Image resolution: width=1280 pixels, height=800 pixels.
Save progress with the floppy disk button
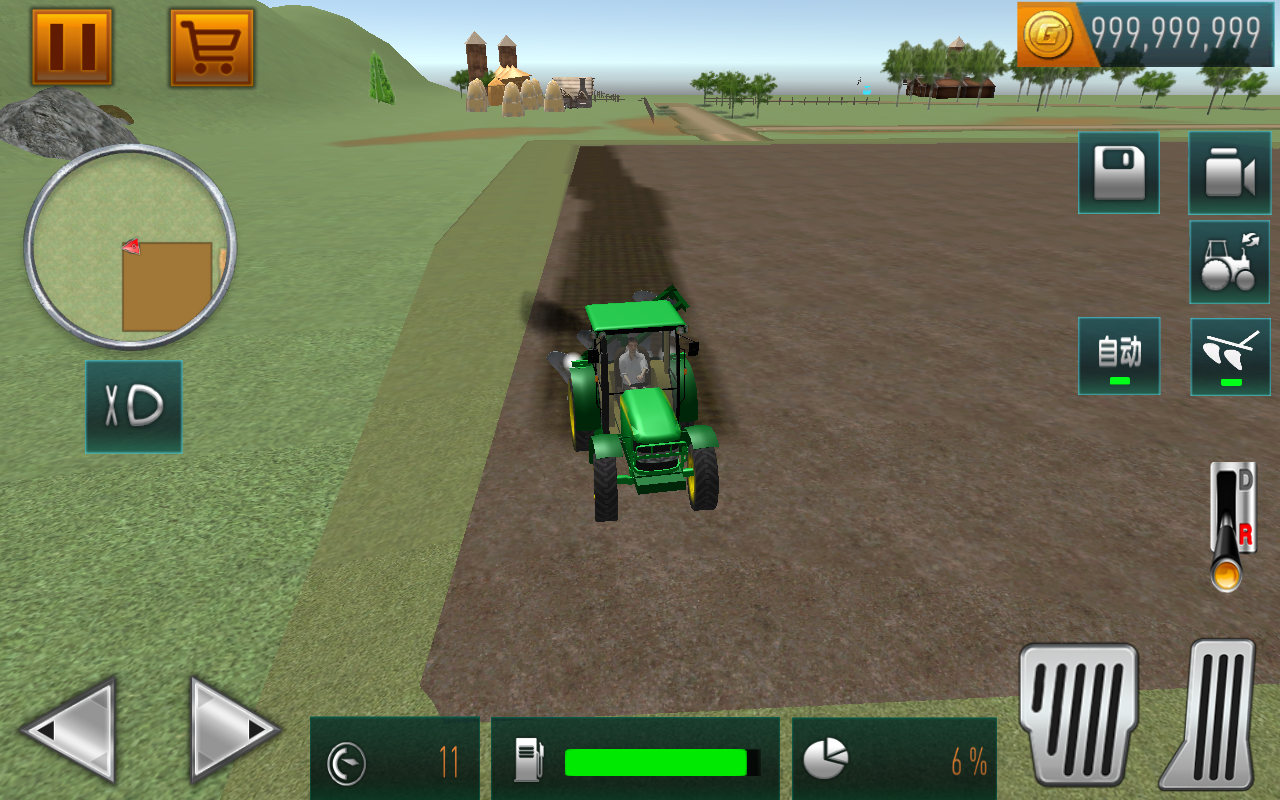1118,173
